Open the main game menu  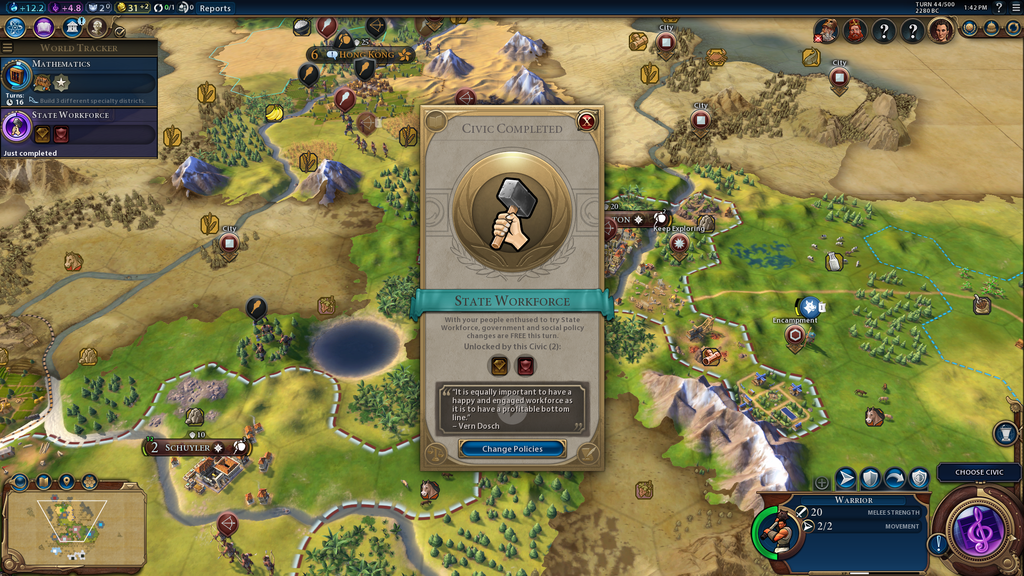(1014, 8)
